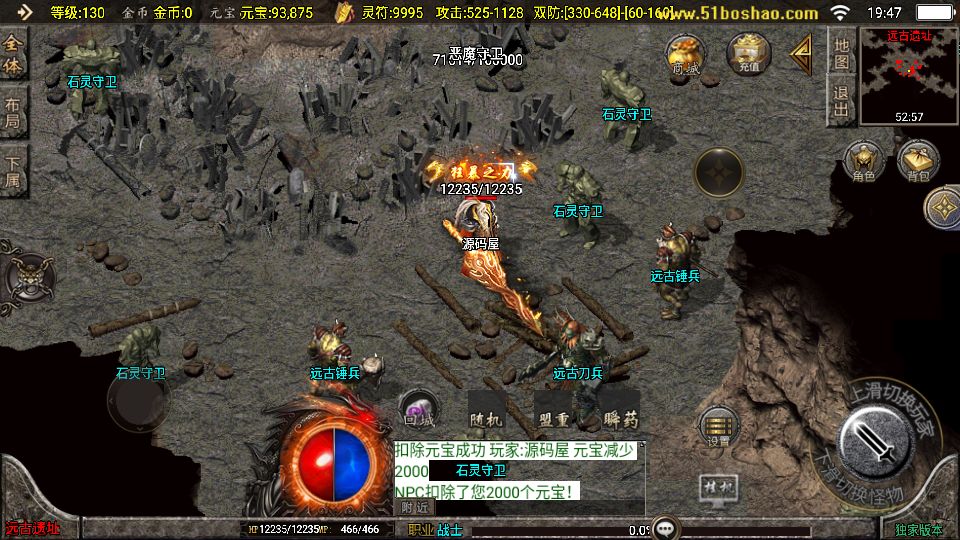Screen dimensions: 960x540
Task: Open the 设置 settings icon
Action: pyautogui.click(x=719, y=427)
